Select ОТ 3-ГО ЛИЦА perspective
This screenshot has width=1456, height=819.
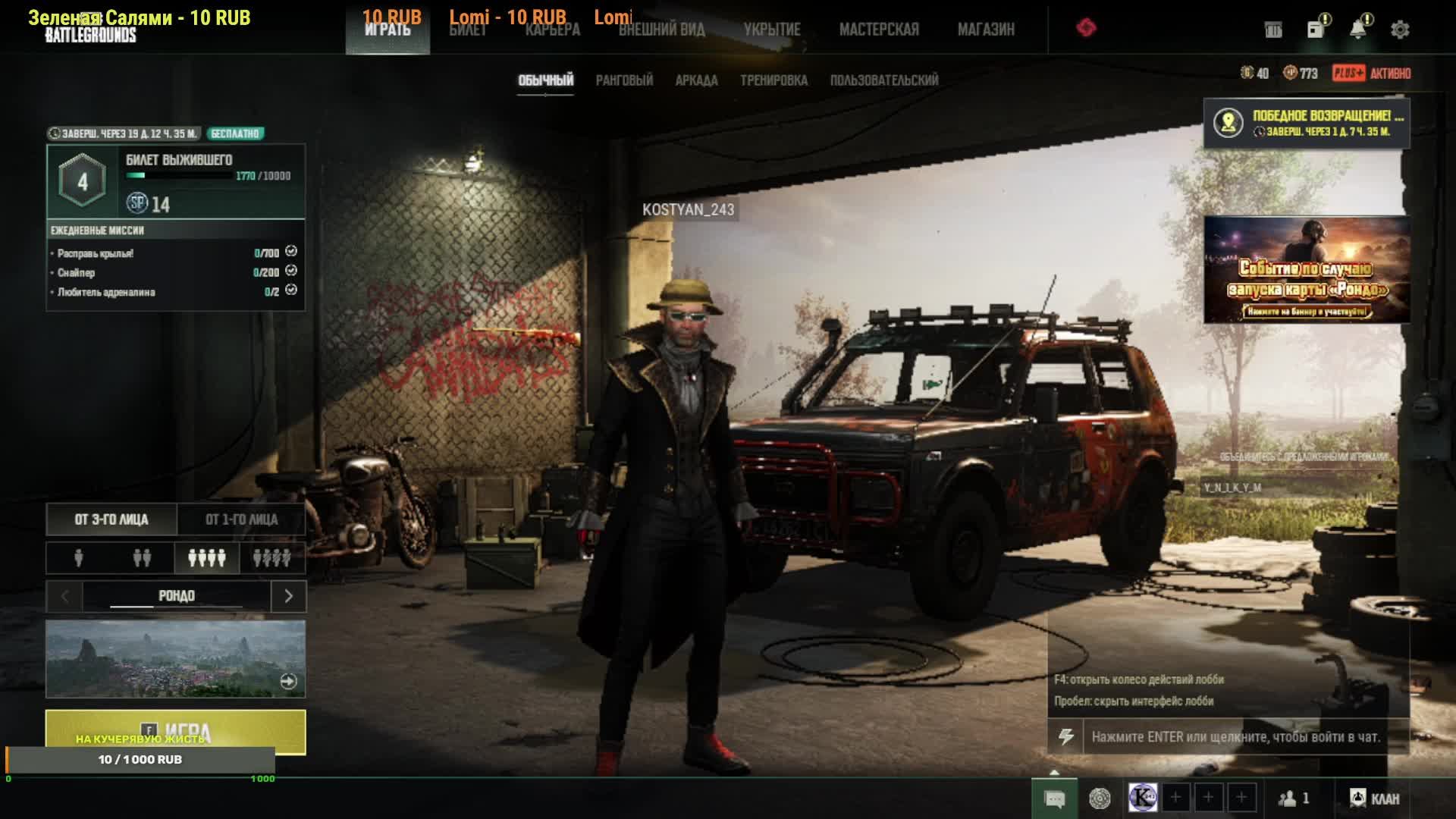point(111,519)
